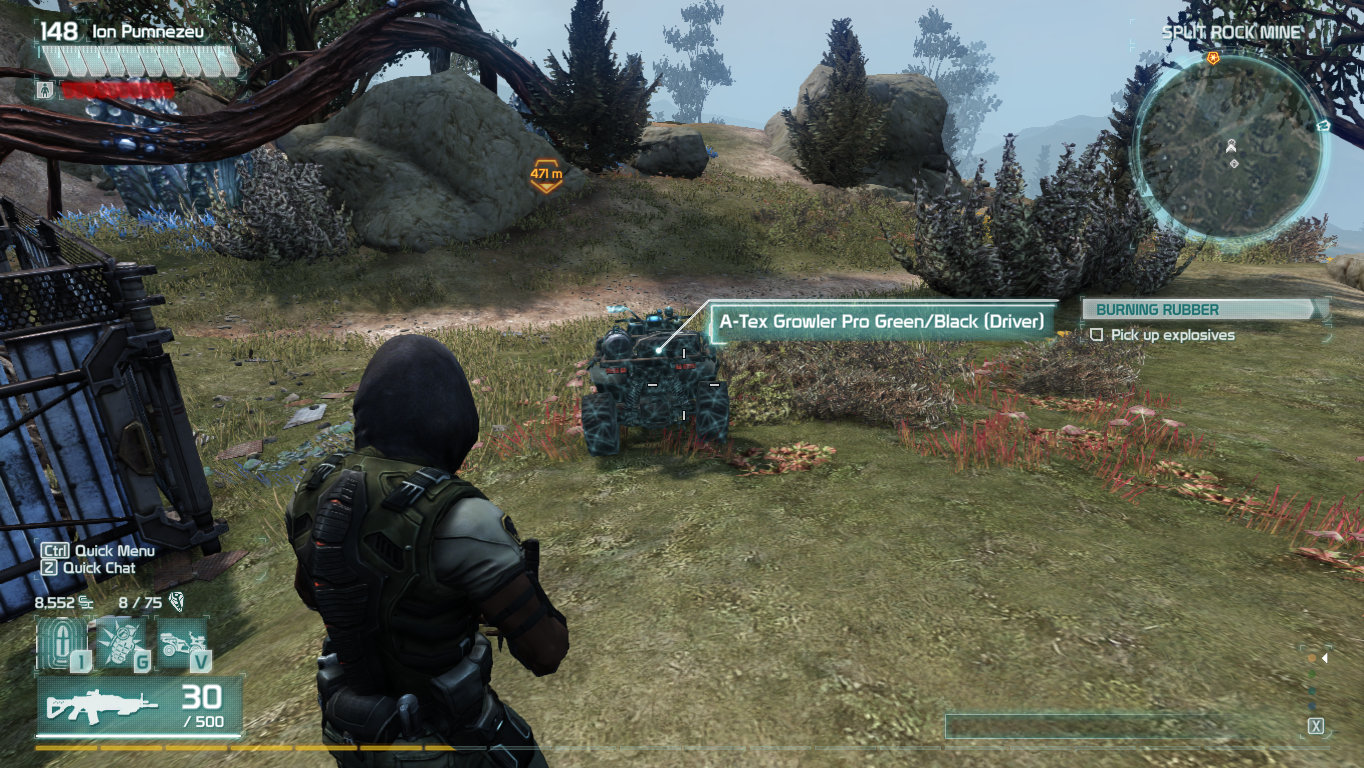
Task: Activate the grenade ability icon
Action: (x=120, y=641)
